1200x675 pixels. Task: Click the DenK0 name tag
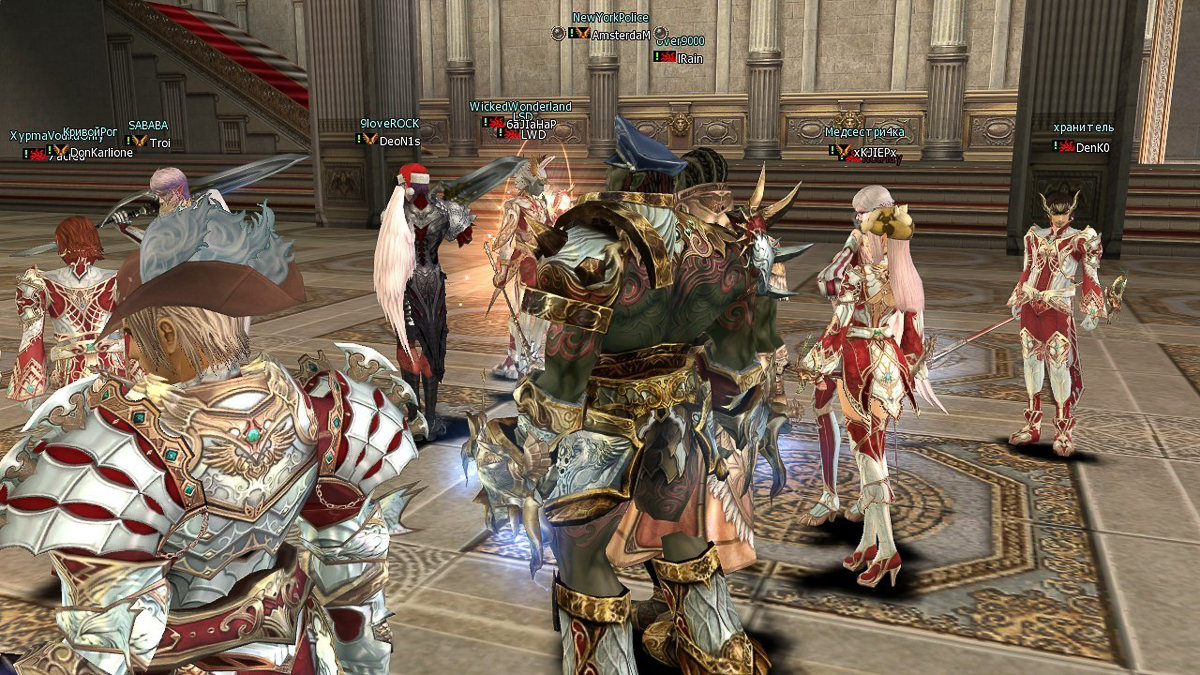[x=1092, y=148]
